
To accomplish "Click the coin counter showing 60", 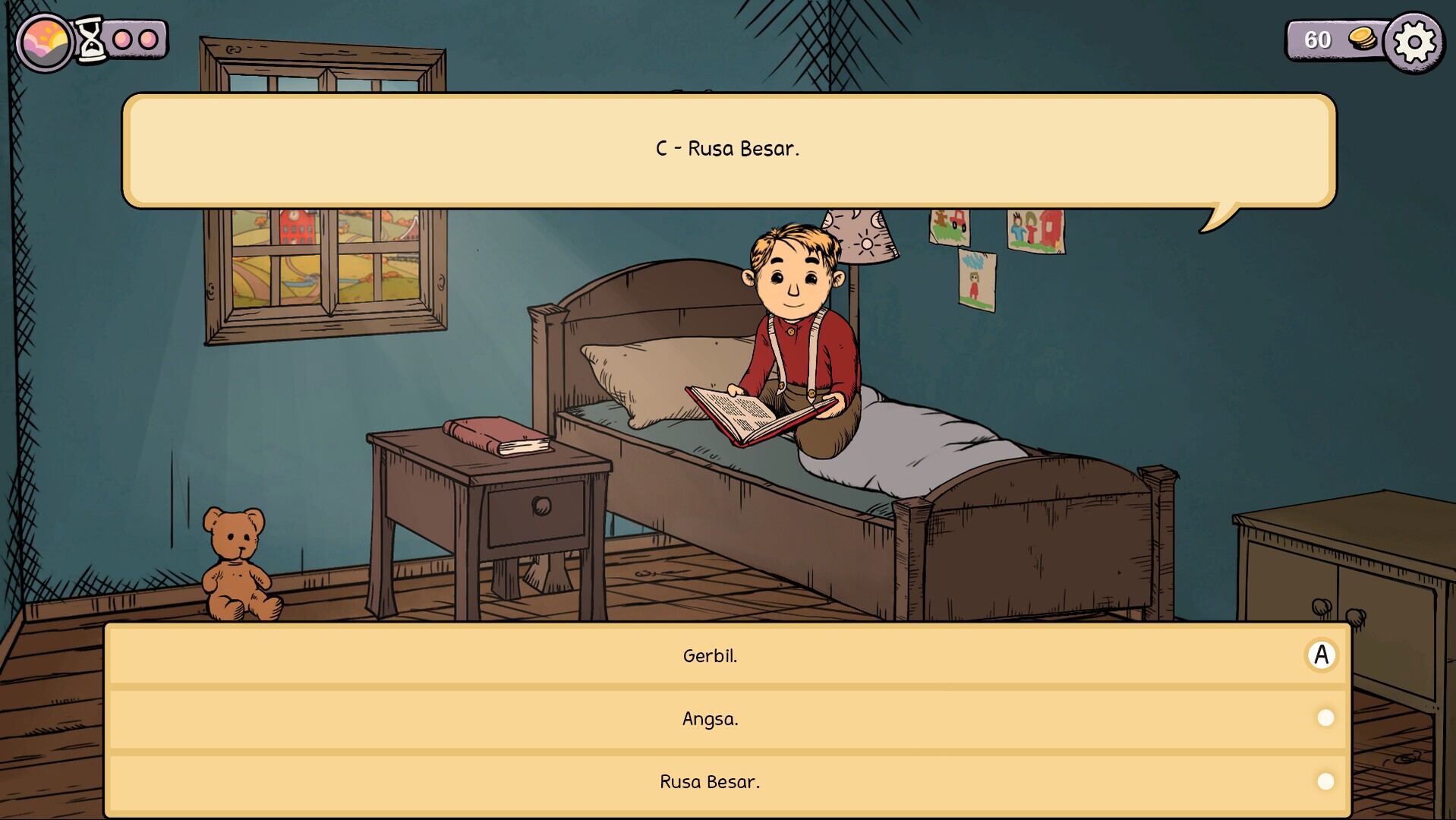I will [1319, 40].
